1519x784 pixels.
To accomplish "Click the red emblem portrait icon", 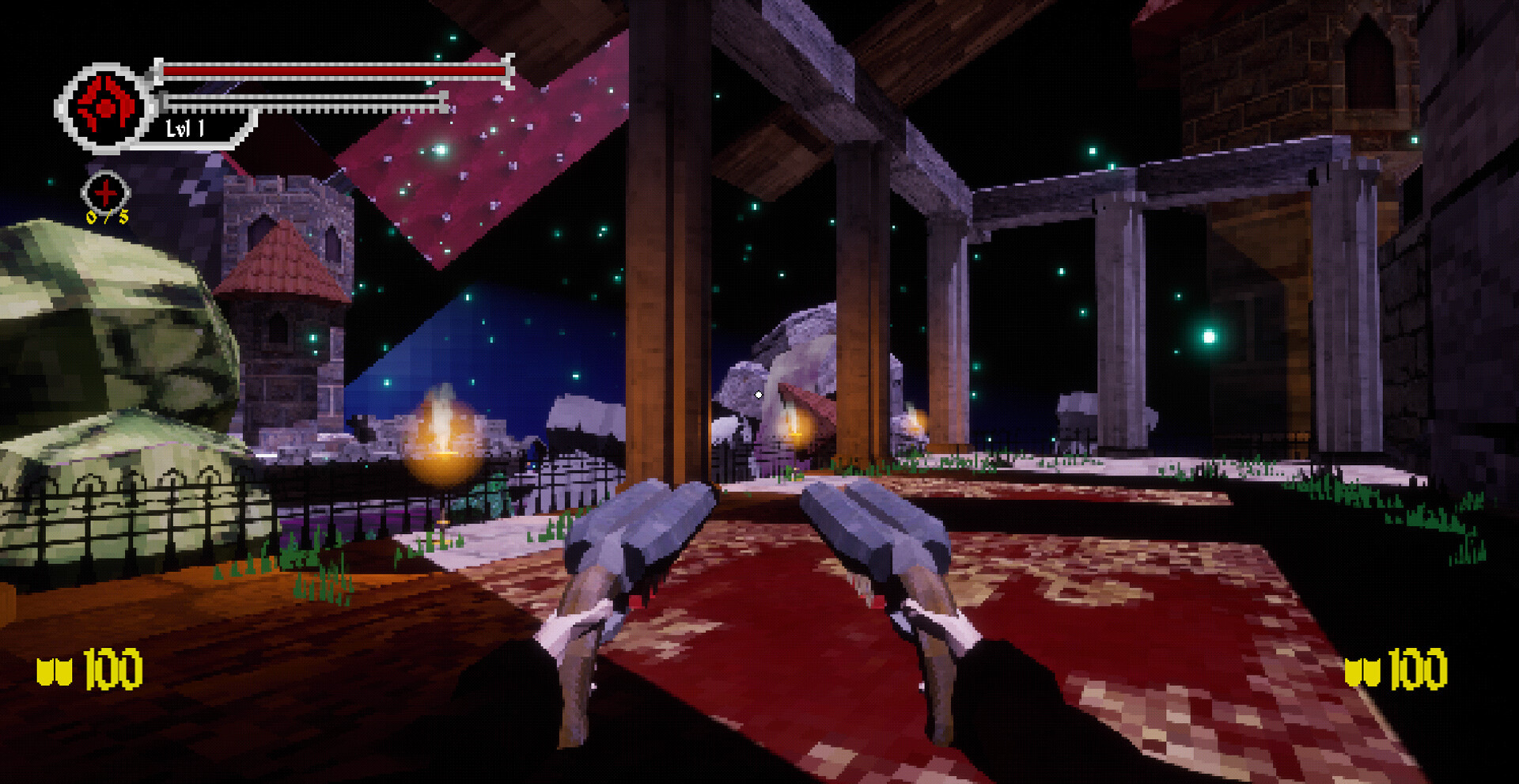I will pyautogui.click(x=104, y=107).
